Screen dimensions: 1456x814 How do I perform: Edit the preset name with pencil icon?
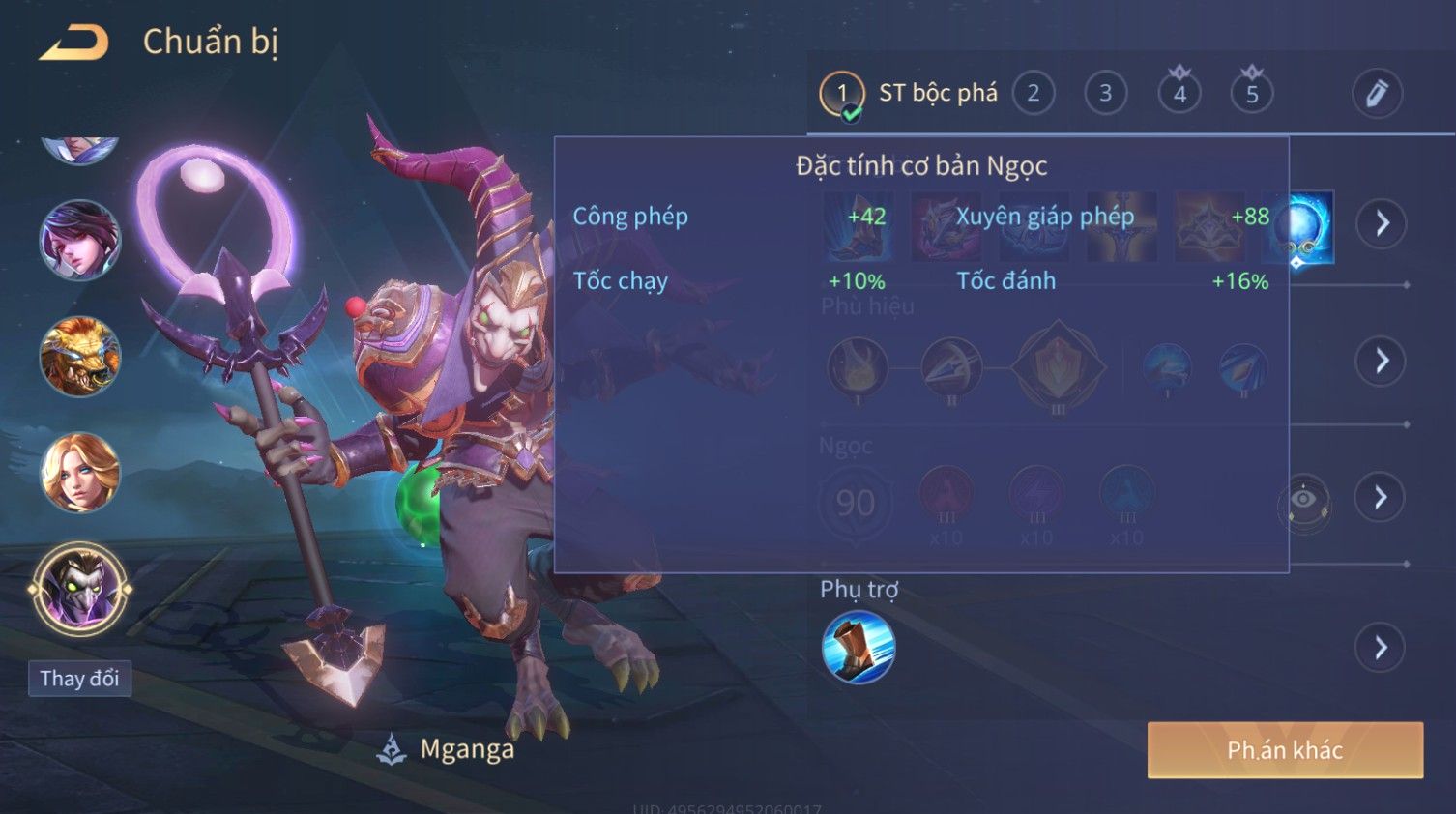coord(1377,94)
